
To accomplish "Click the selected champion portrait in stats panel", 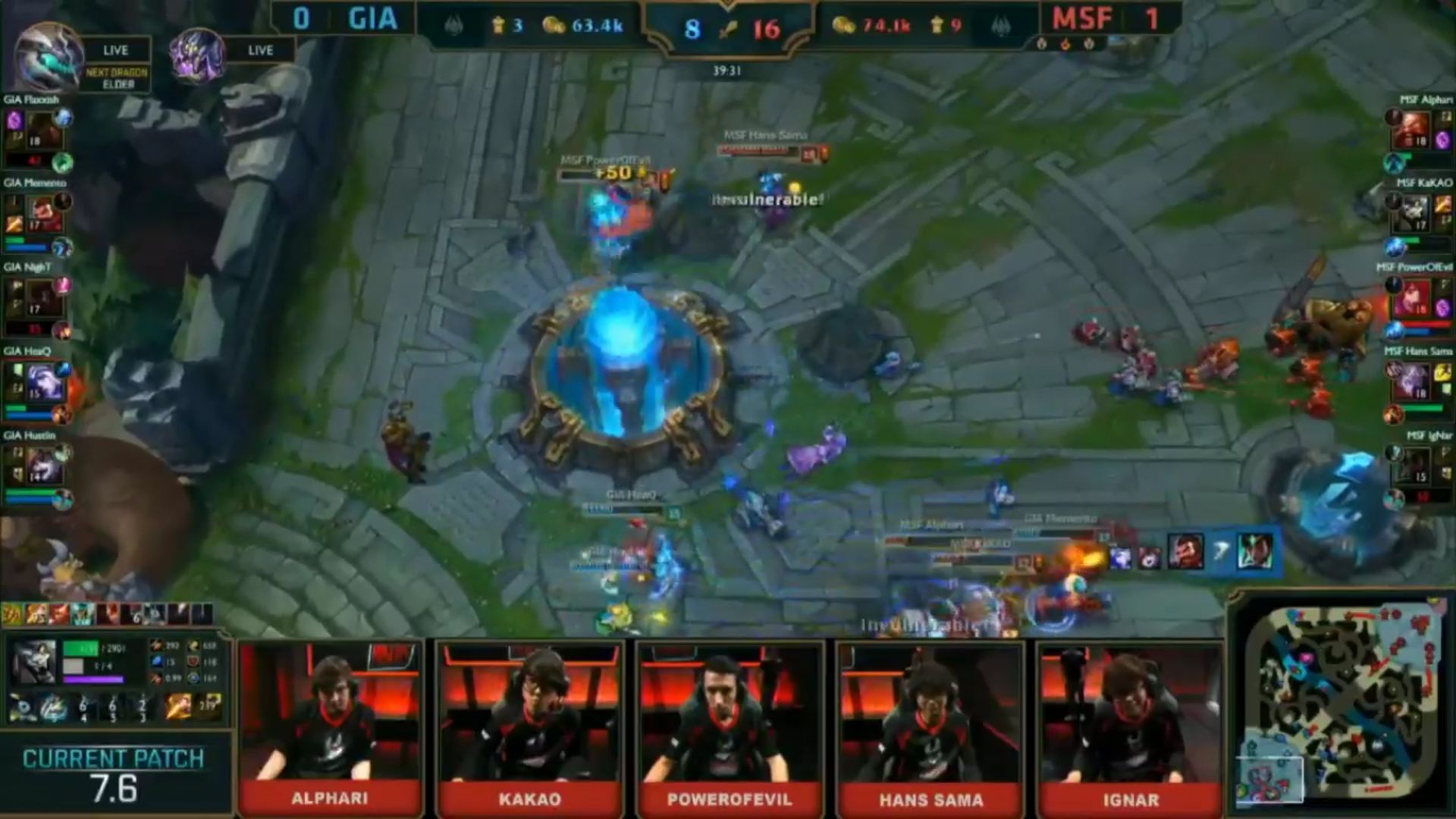I will point(33,663).
